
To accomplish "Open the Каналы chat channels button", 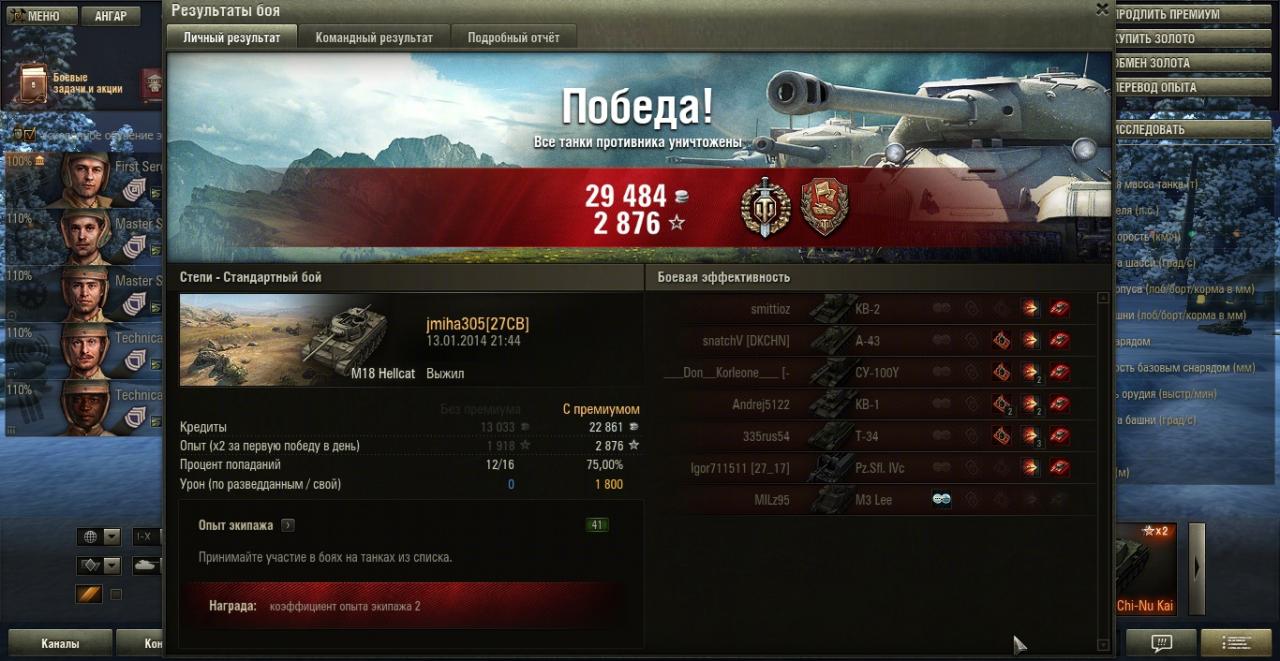I will click(60, 643).
